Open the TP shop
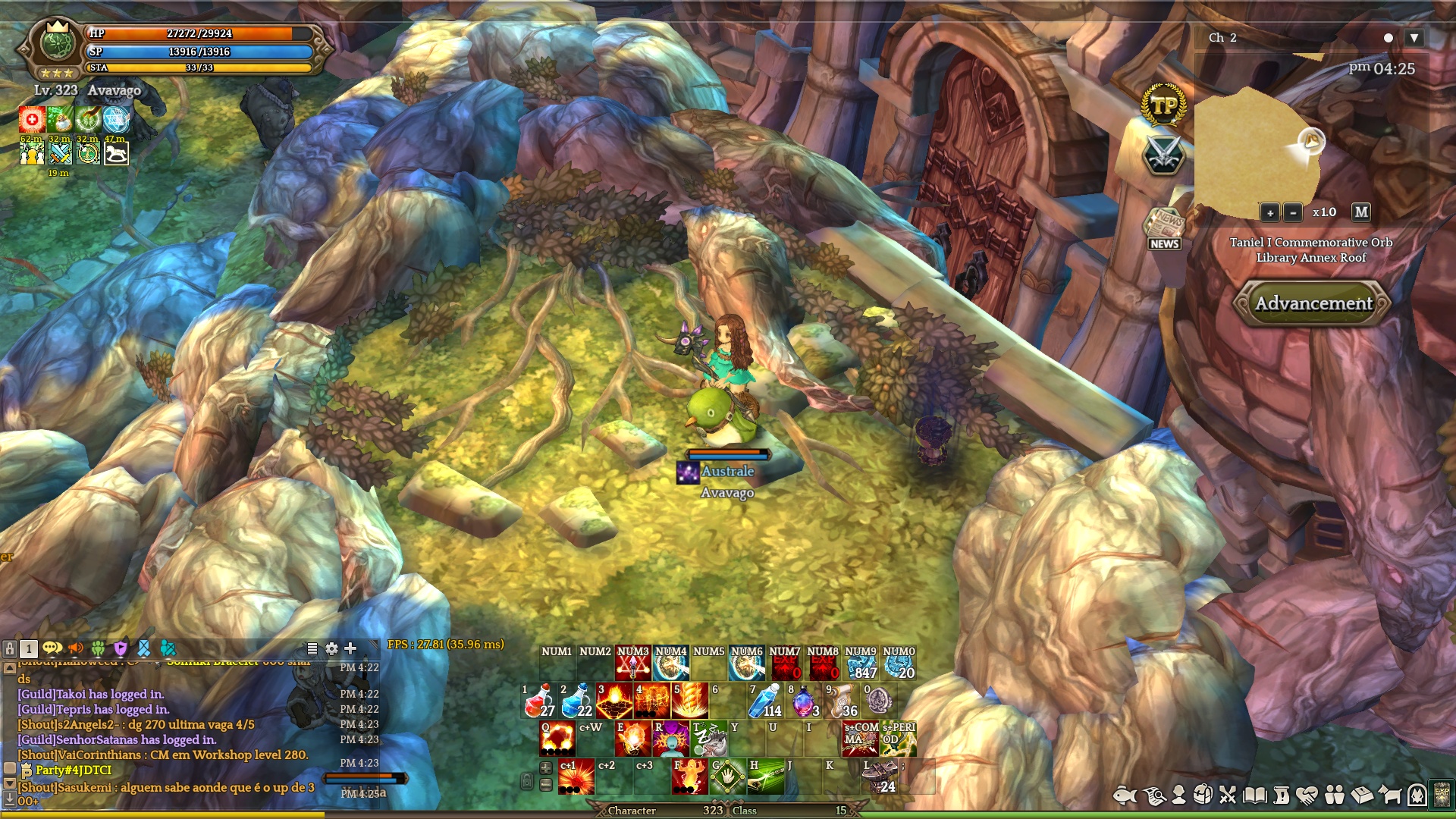 tap(1163, 105)
